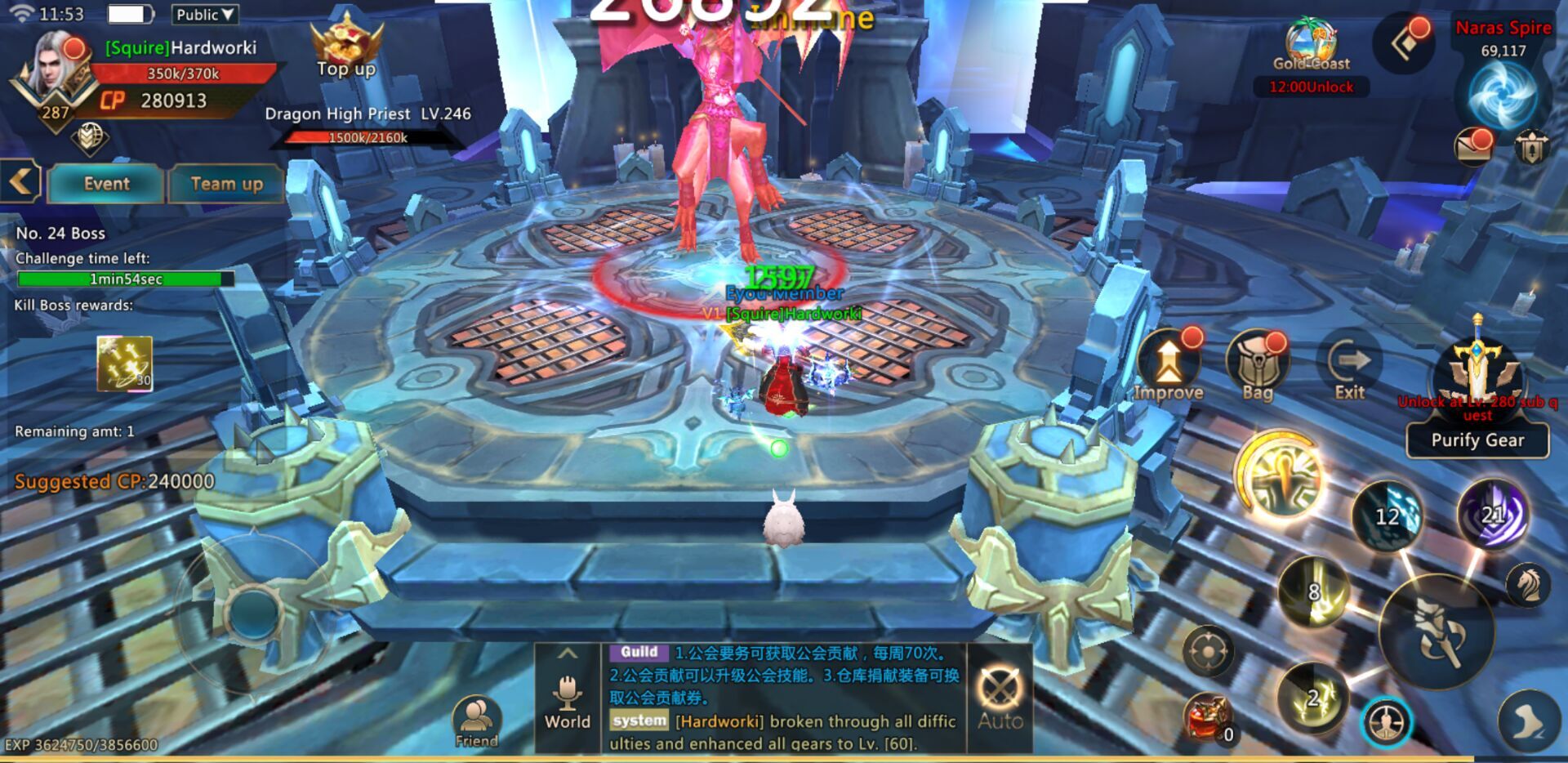Open the Public channel dropdown
1568x763 pixels.
point(204,15)
